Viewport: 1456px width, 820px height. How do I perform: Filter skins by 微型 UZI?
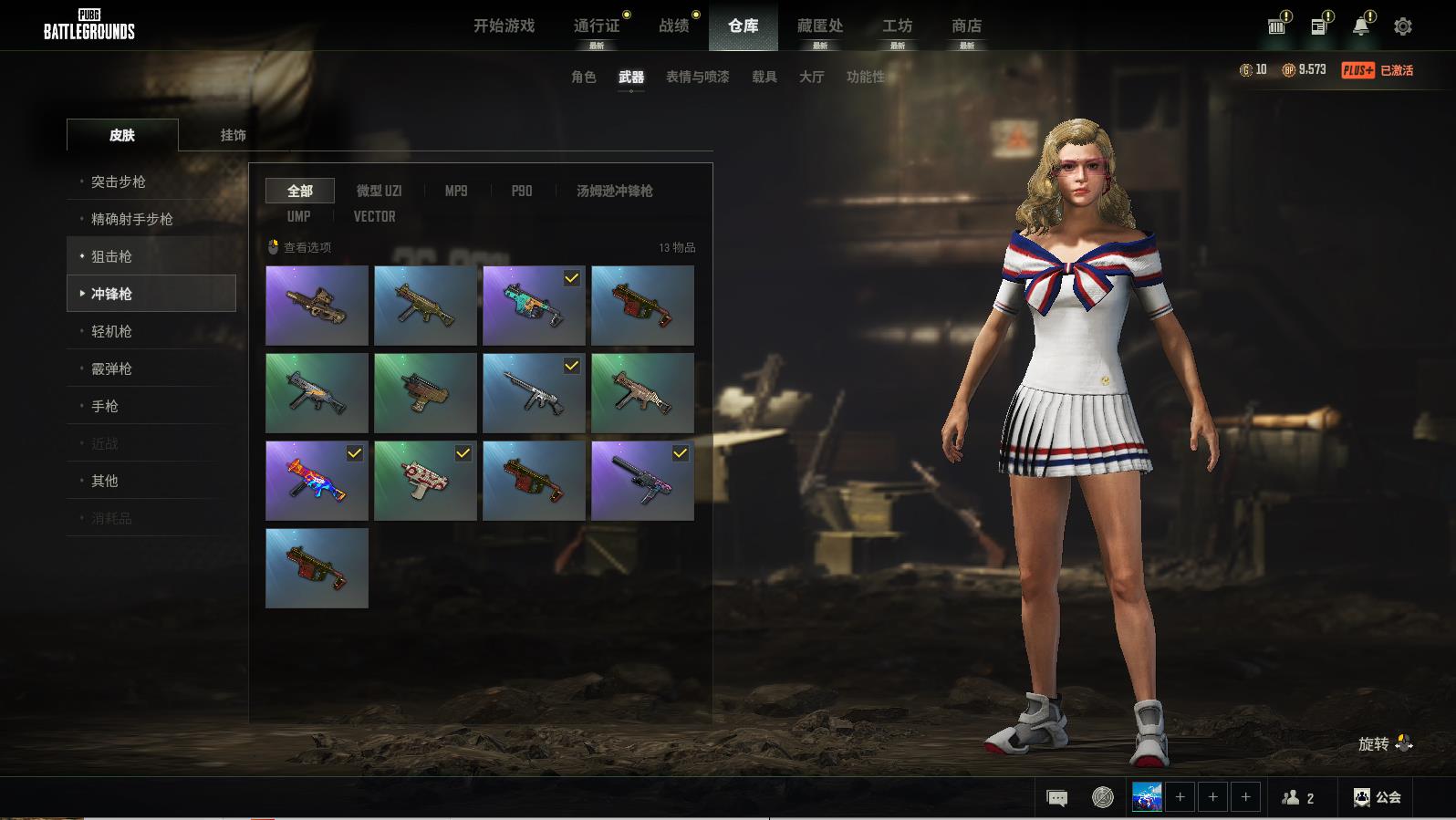point(379,191)
